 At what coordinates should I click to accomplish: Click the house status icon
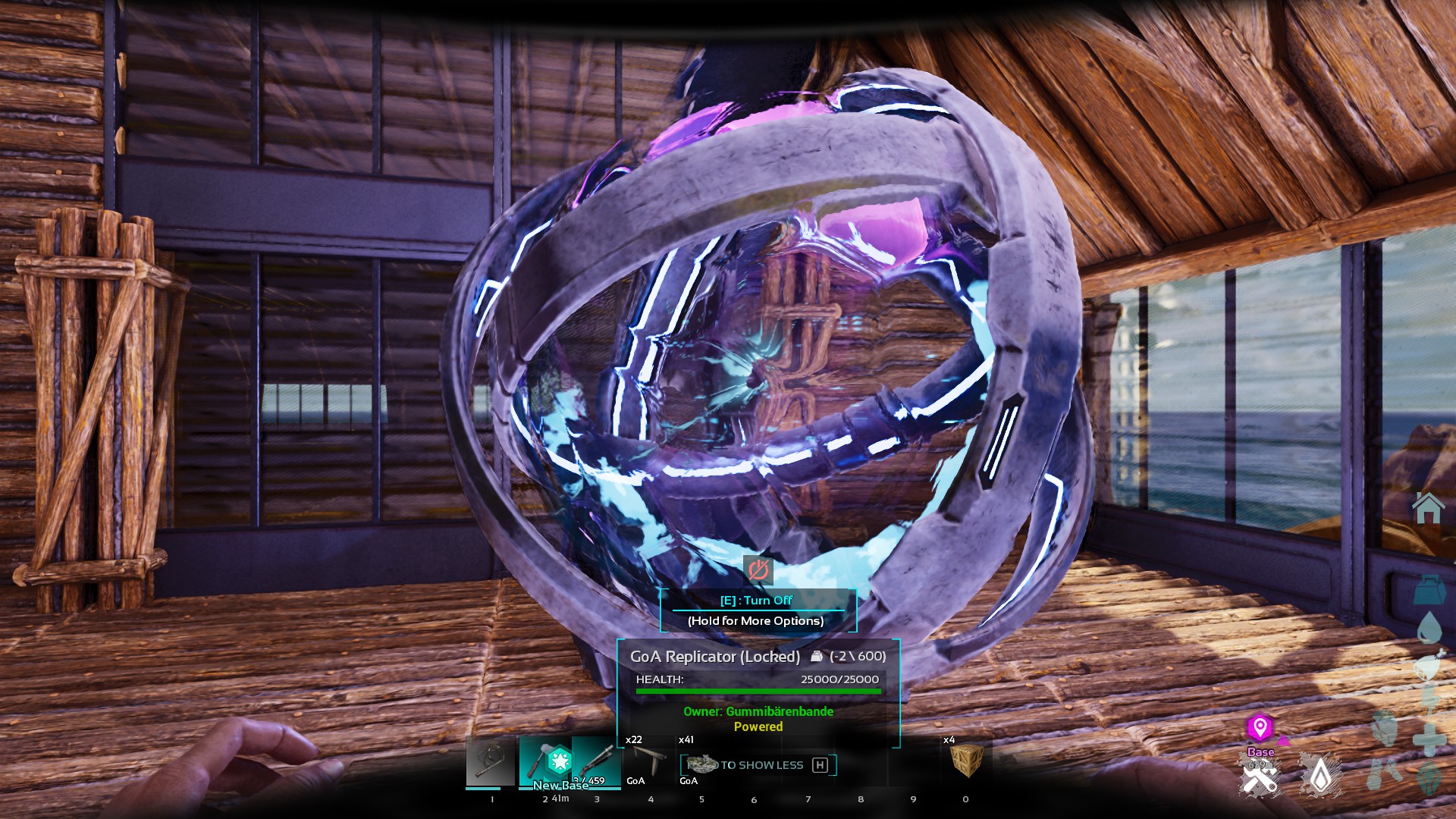(1428, 508)
